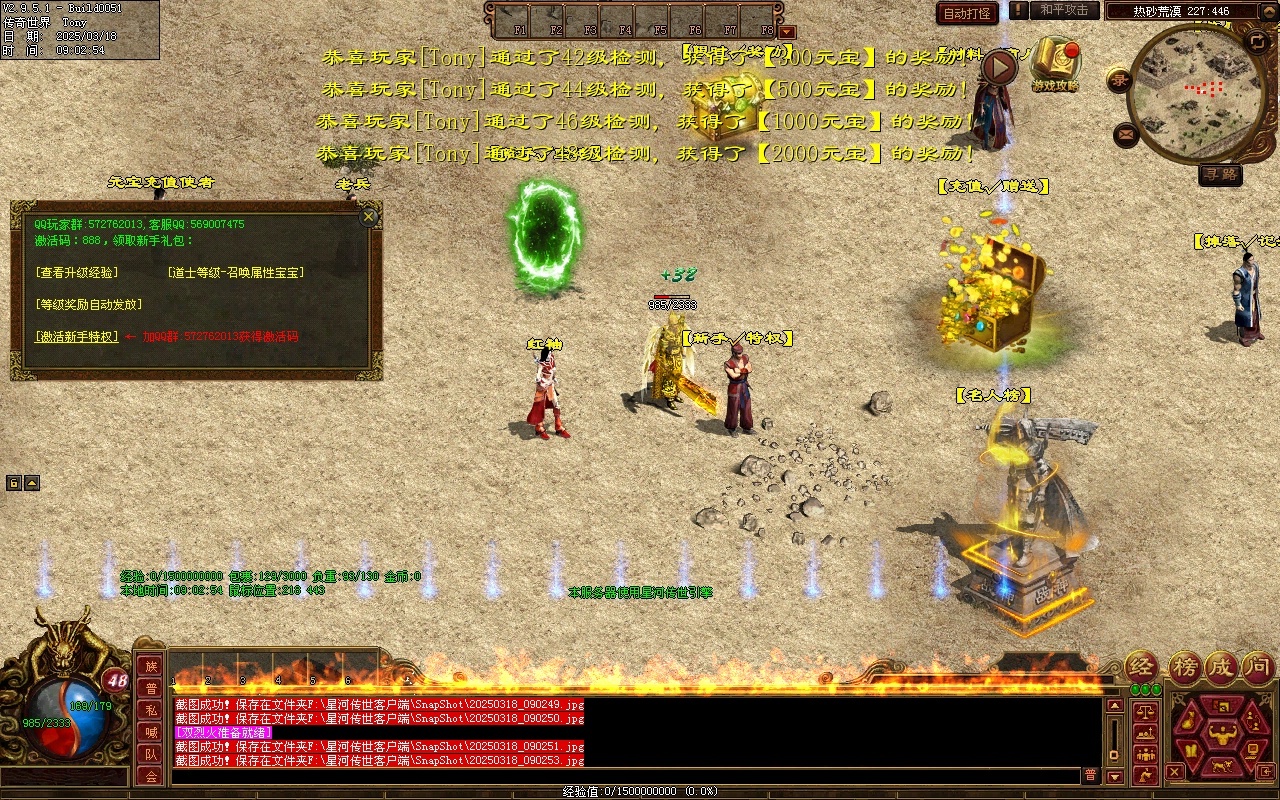Switch to the 私 private chat channel

150,710
